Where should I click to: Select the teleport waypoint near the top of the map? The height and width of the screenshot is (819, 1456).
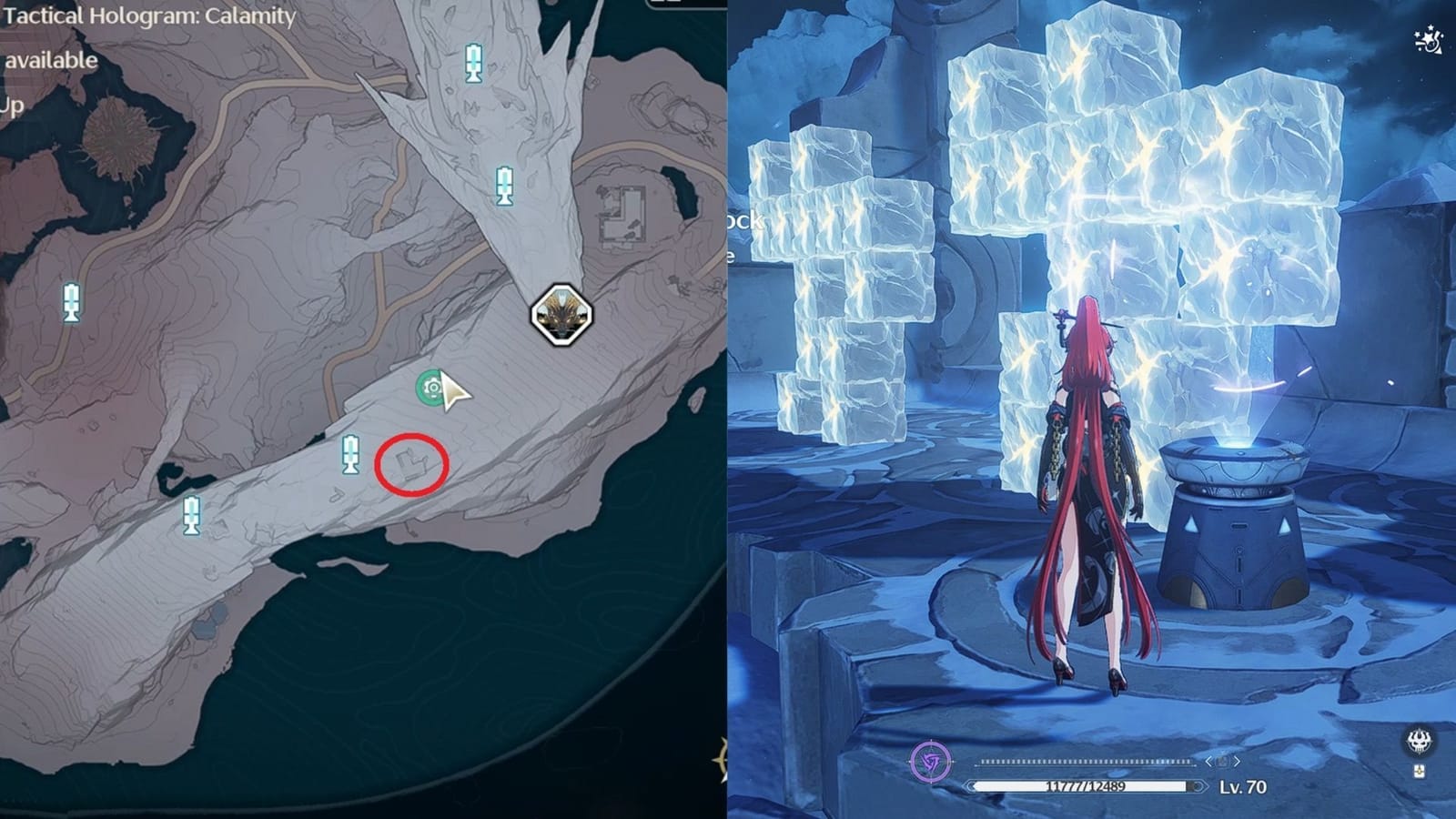pos(474,62)
